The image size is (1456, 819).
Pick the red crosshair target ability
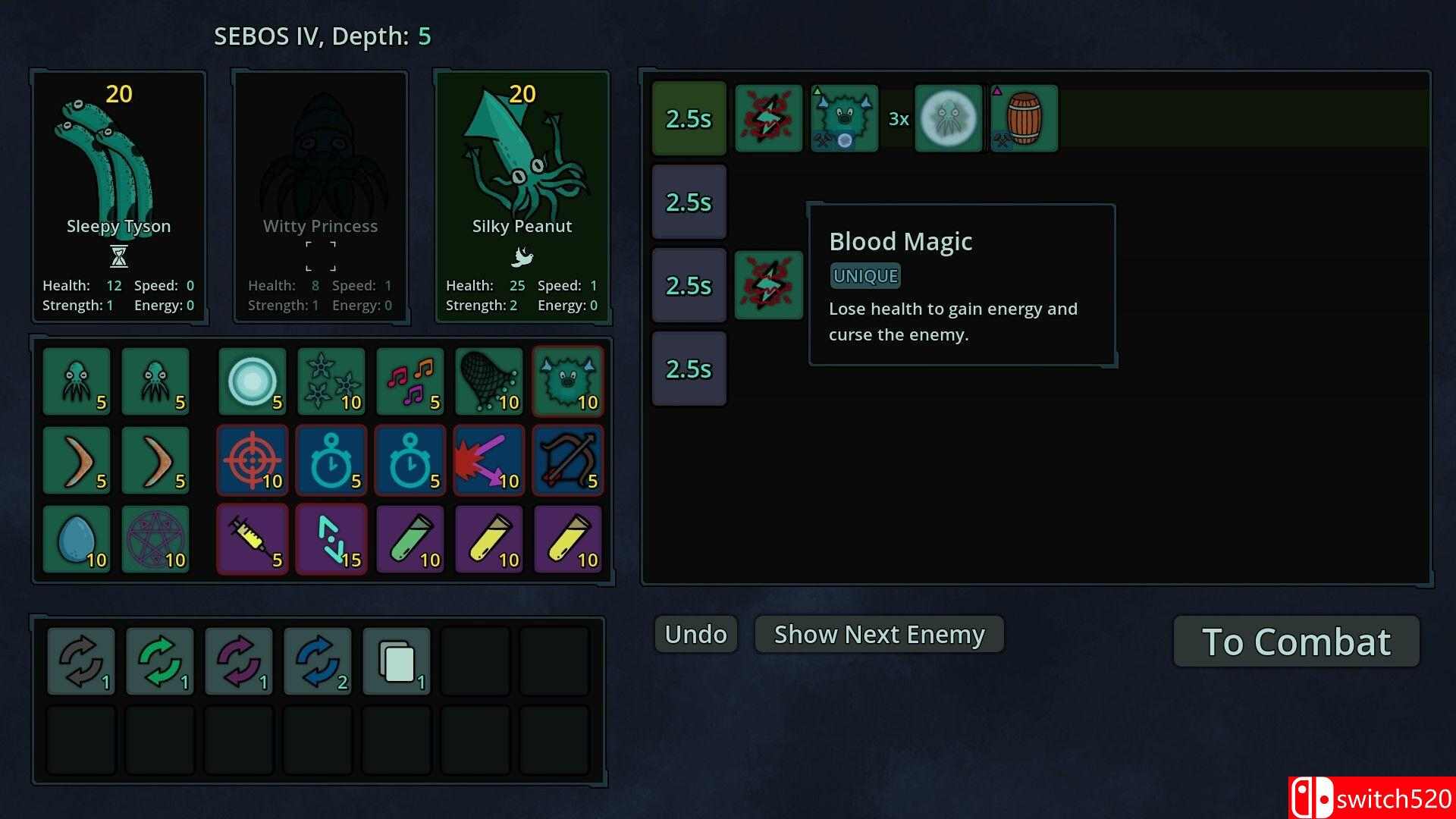pos(253,460)
